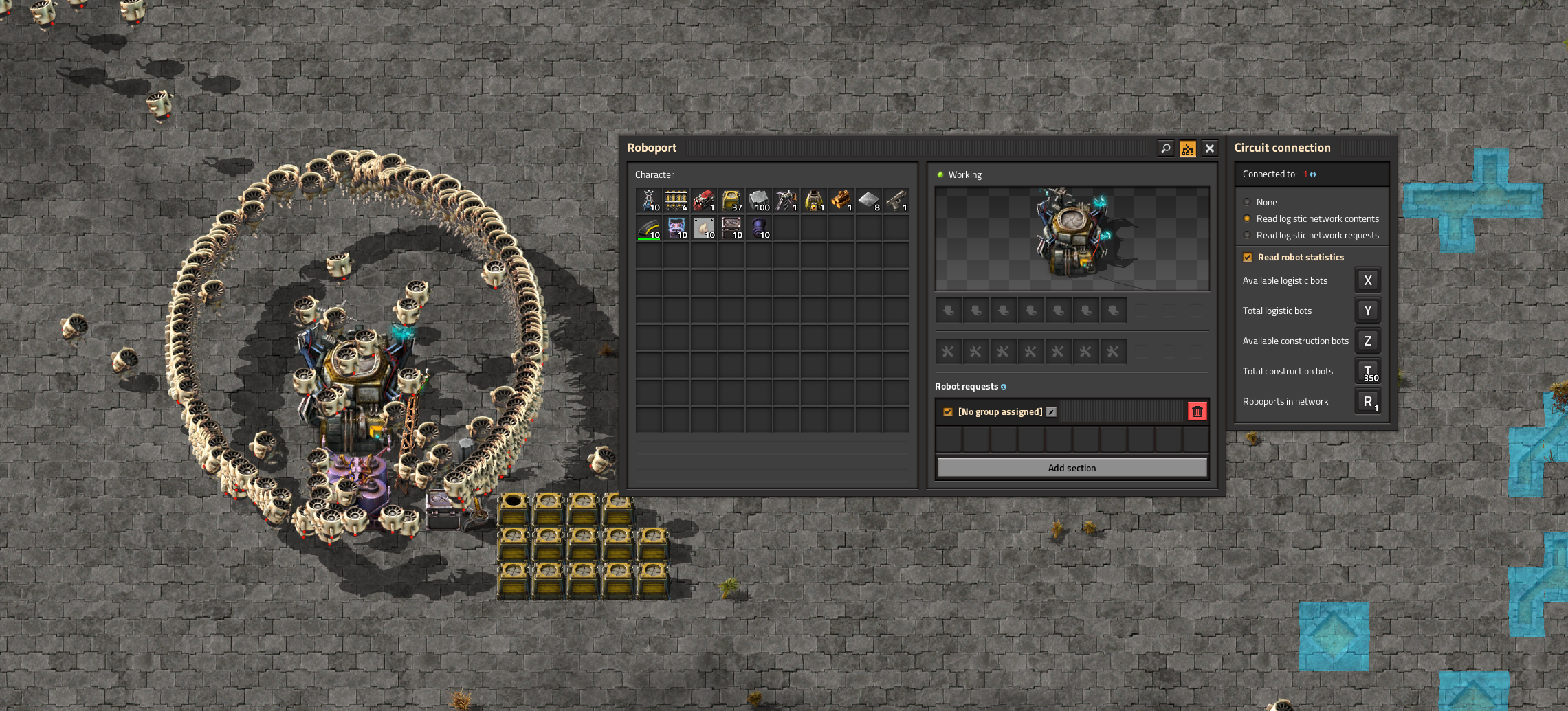Close the Roboport window
The width and height of the screenshot is (1568, 711).
(x=1210, y=148)
